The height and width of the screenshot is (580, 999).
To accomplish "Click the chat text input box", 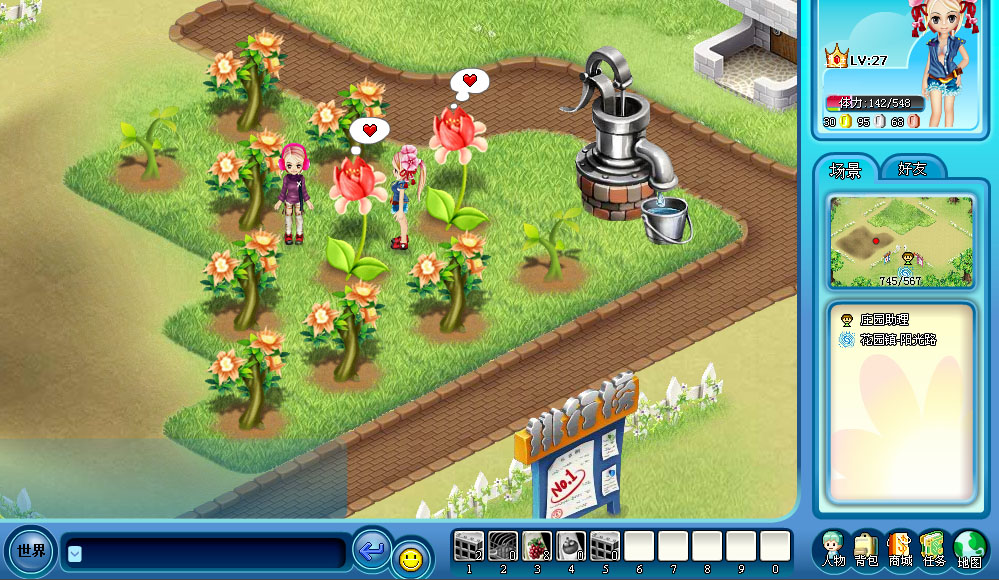I will (x=212, y=553).
